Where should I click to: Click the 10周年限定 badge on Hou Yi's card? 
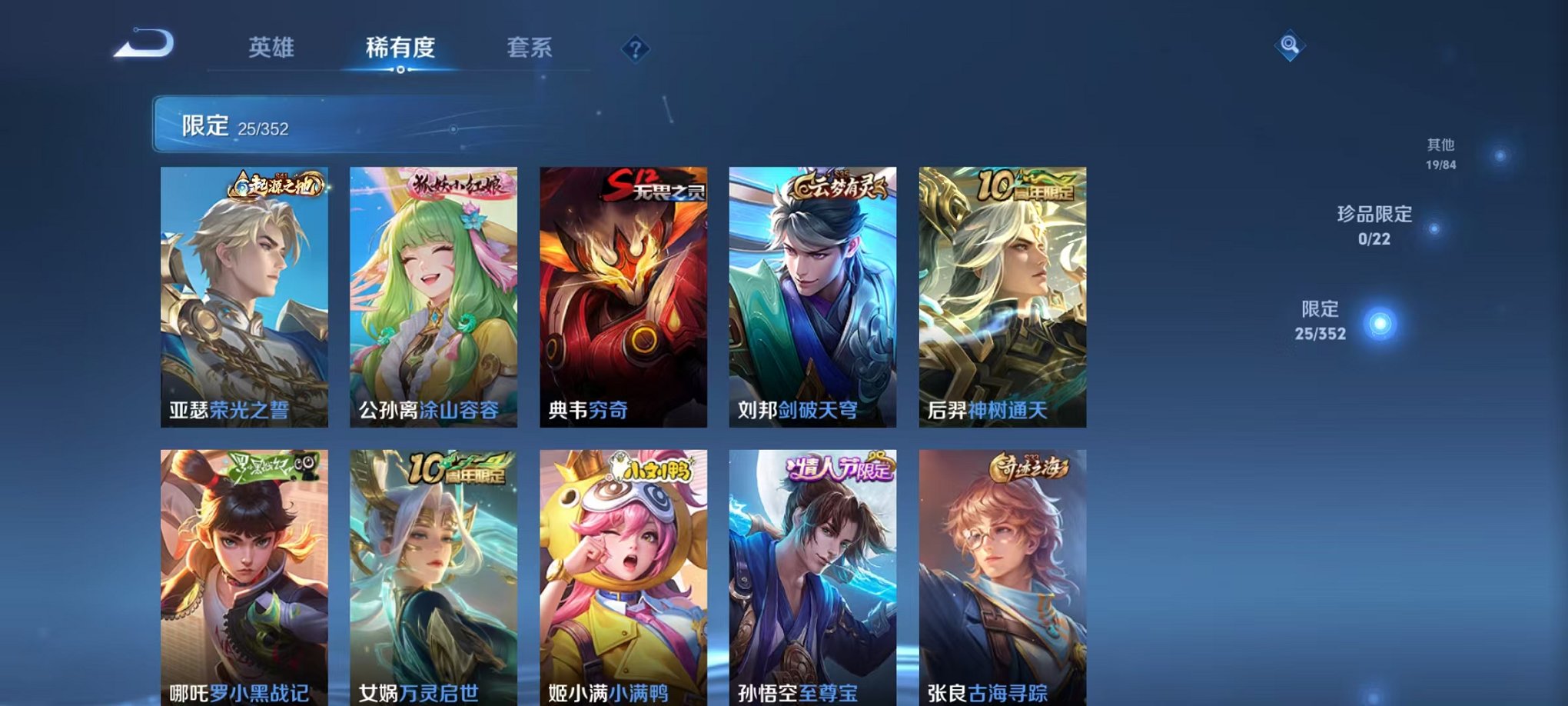pos(1026,185)
